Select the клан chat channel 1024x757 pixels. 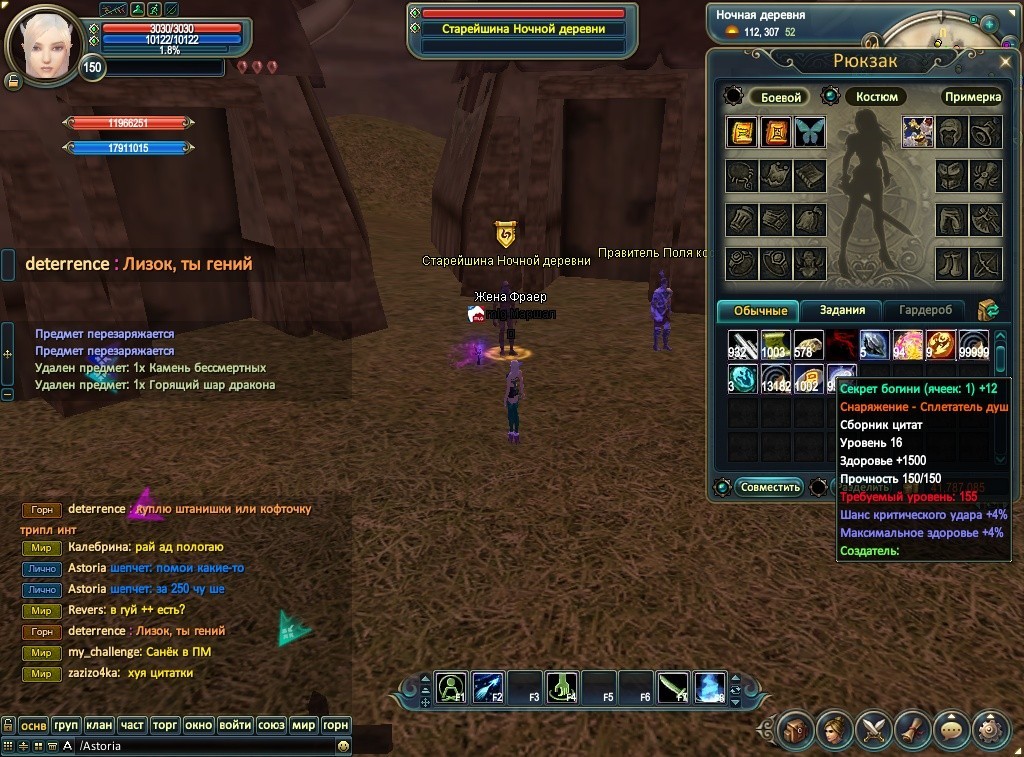(x=98, y=725)
